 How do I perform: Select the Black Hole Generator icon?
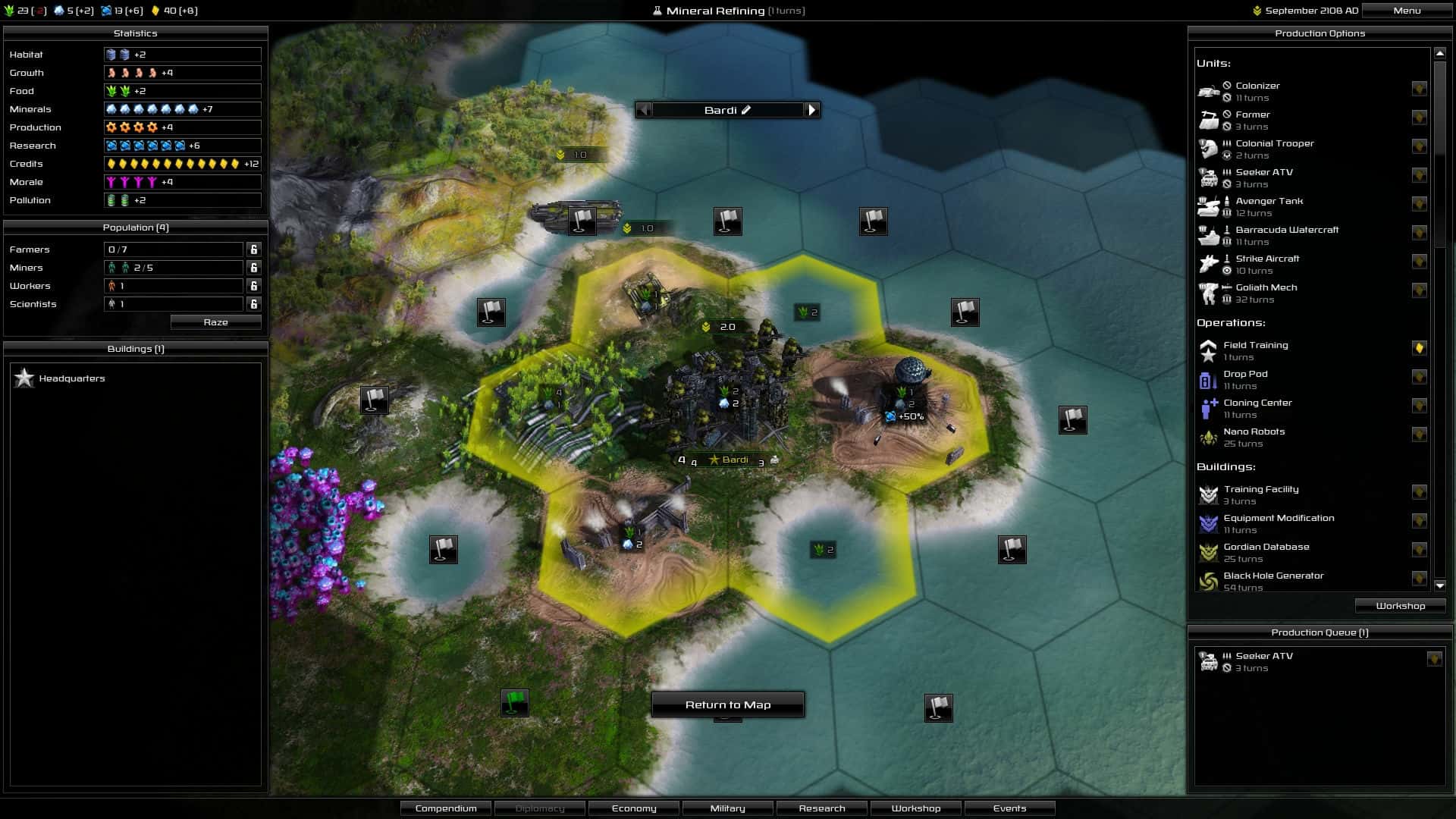[1209, 580]
